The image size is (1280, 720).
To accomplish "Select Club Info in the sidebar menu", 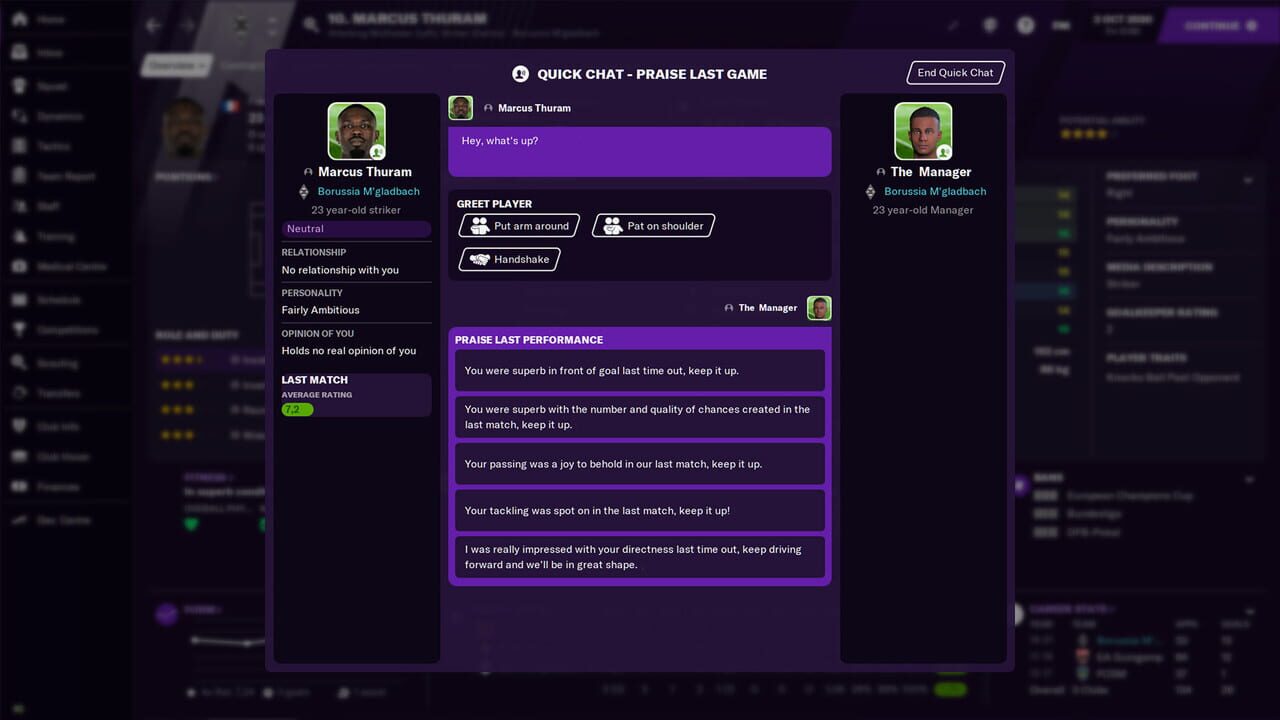I will coord(22,424).
